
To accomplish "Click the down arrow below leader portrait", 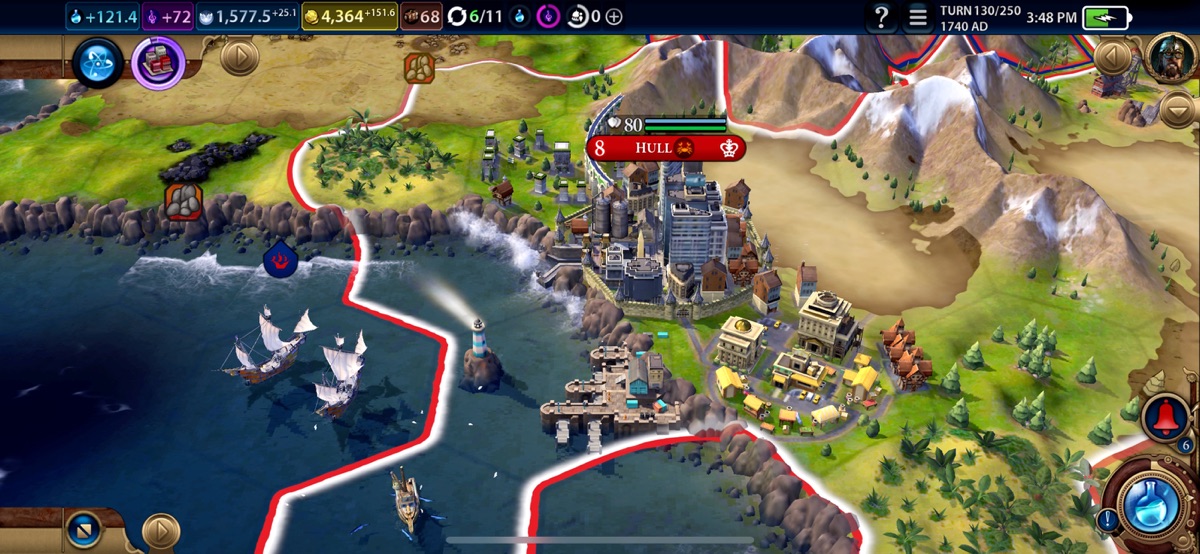I will click(1178, 108).
